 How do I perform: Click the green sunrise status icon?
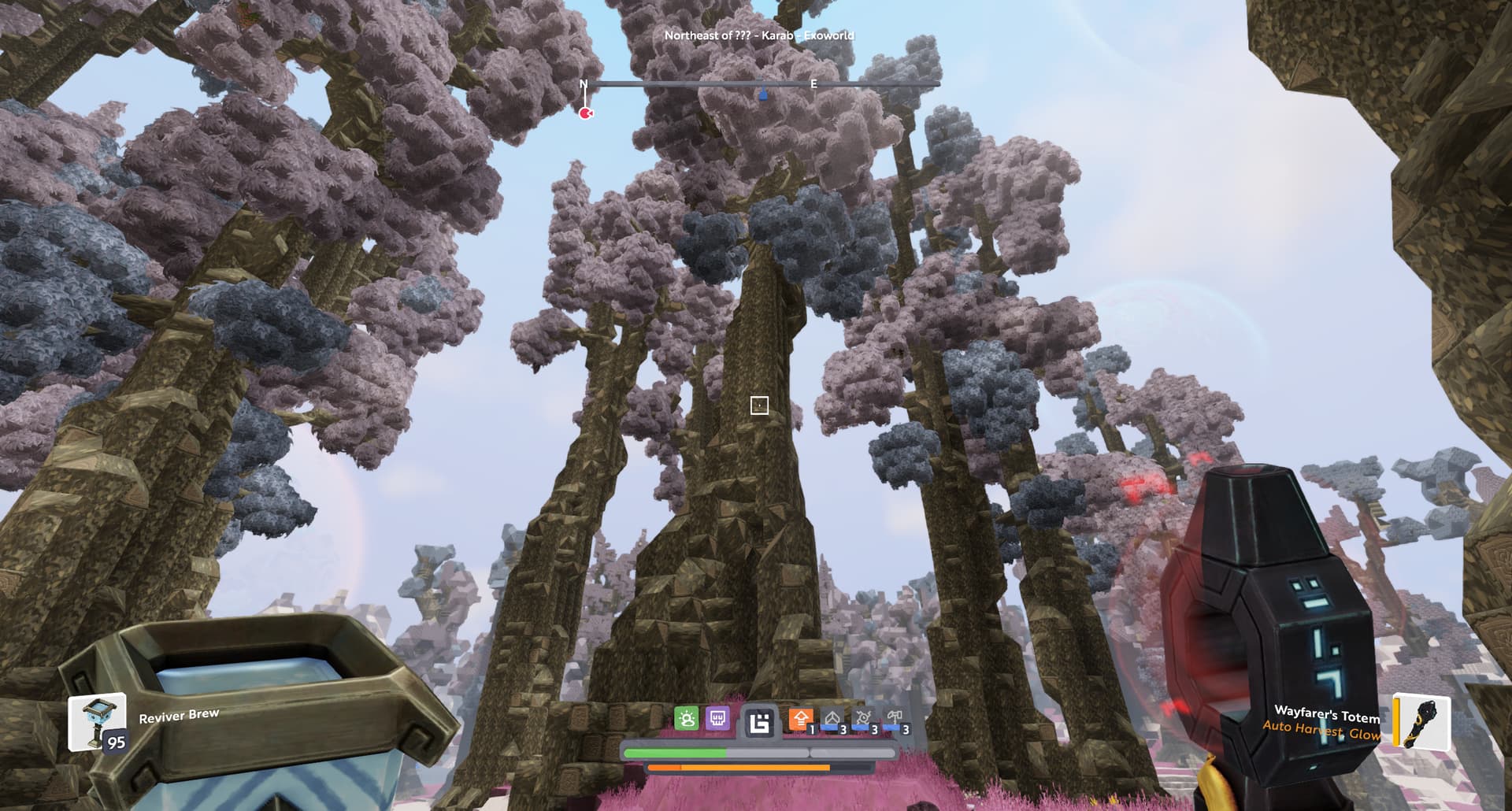point(687,718)
